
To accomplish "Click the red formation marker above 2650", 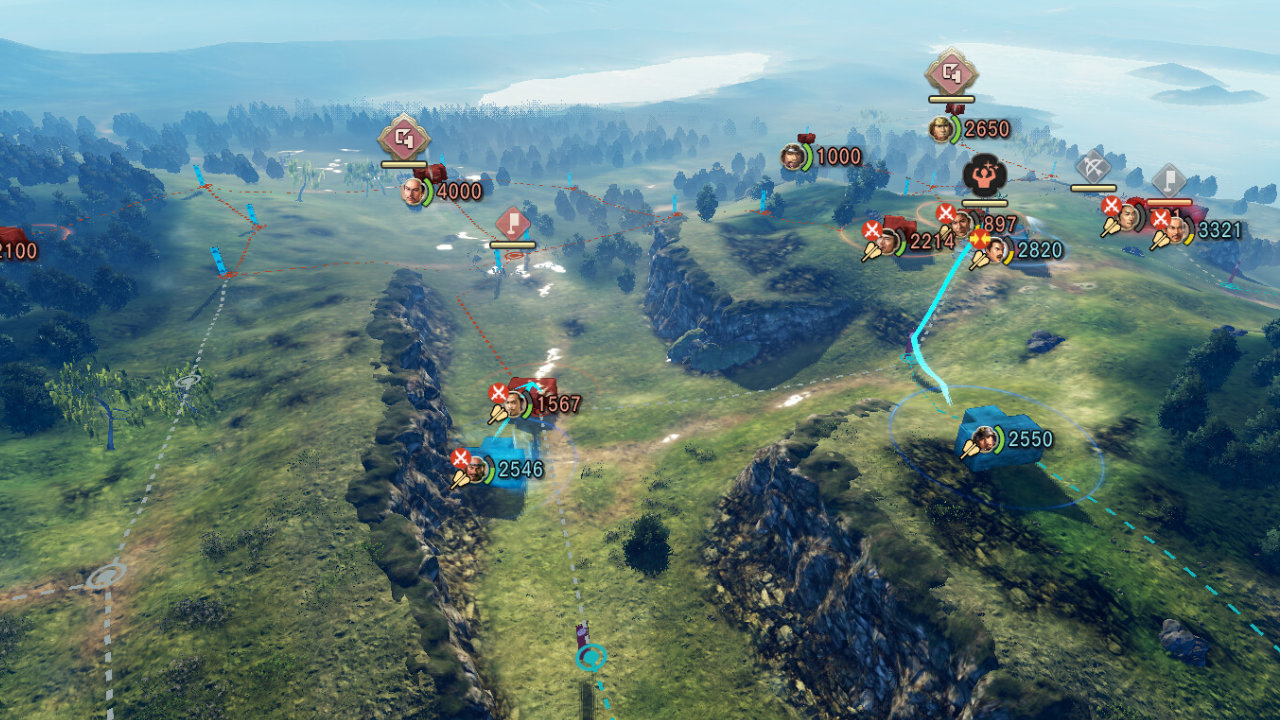I will tap(951, 72).
